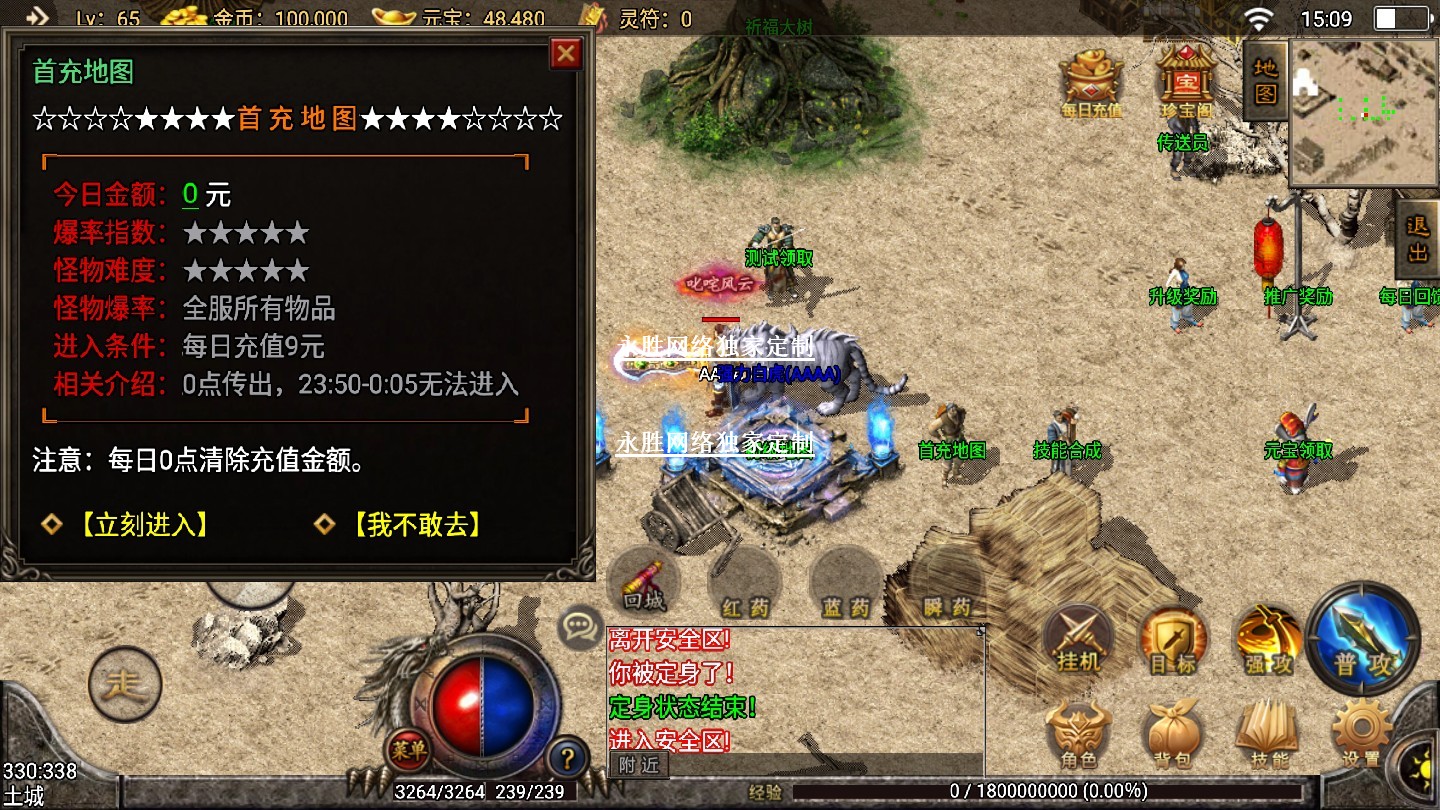Tap the 退出 exit button
The width and height of the screenshot is (1440, 810).
(x=1418, y=238)
